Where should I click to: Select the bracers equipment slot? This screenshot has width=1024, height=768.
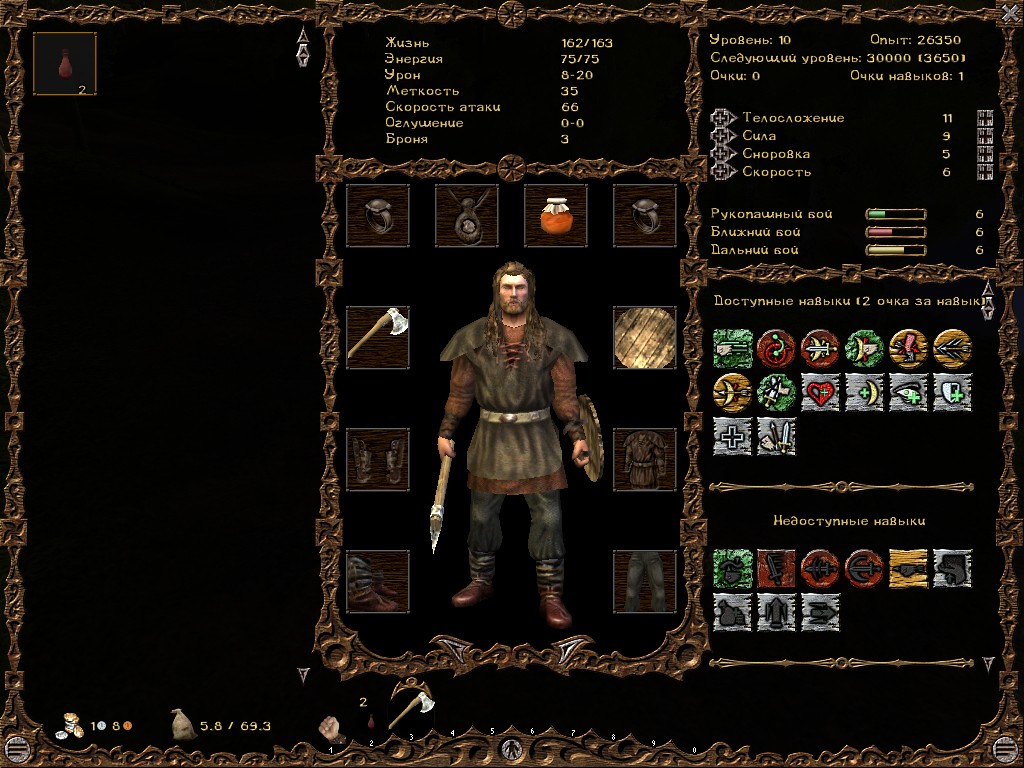pos(378,460)
